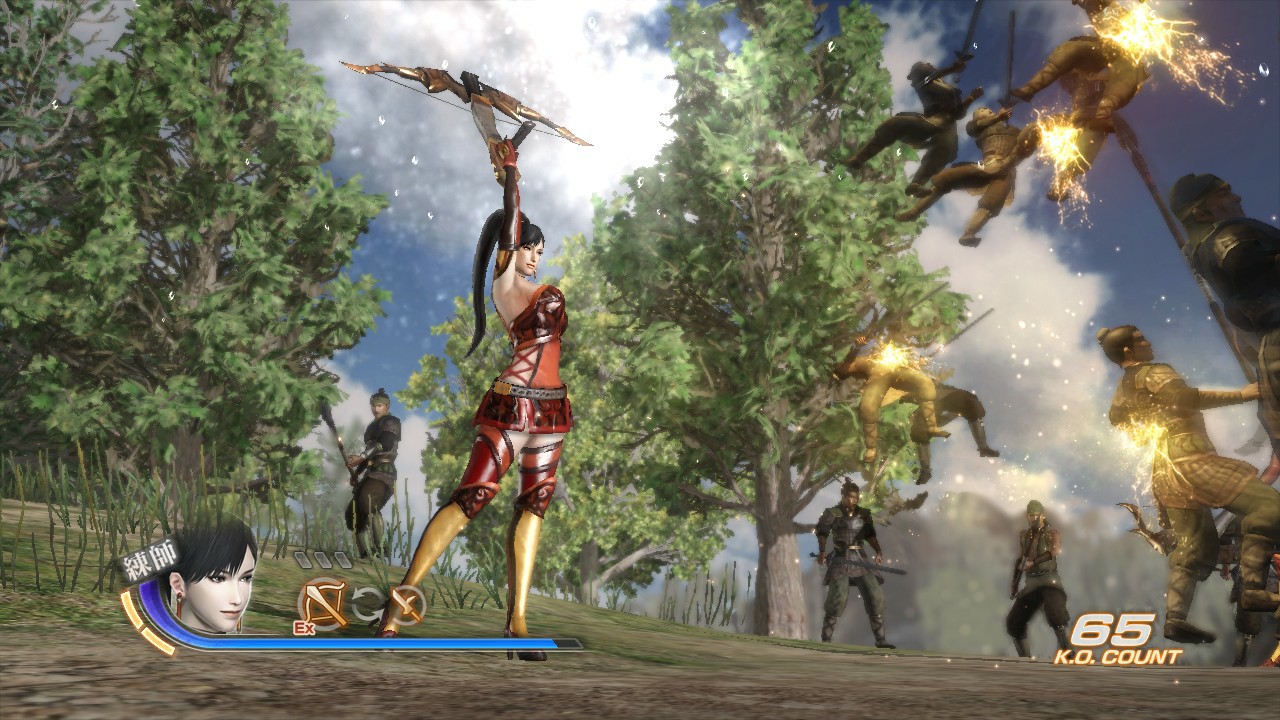Expand the weapon selection between bow and dagger
Image resolution: width=1280 pixels, height=720 pixels.
click(369, 605)
